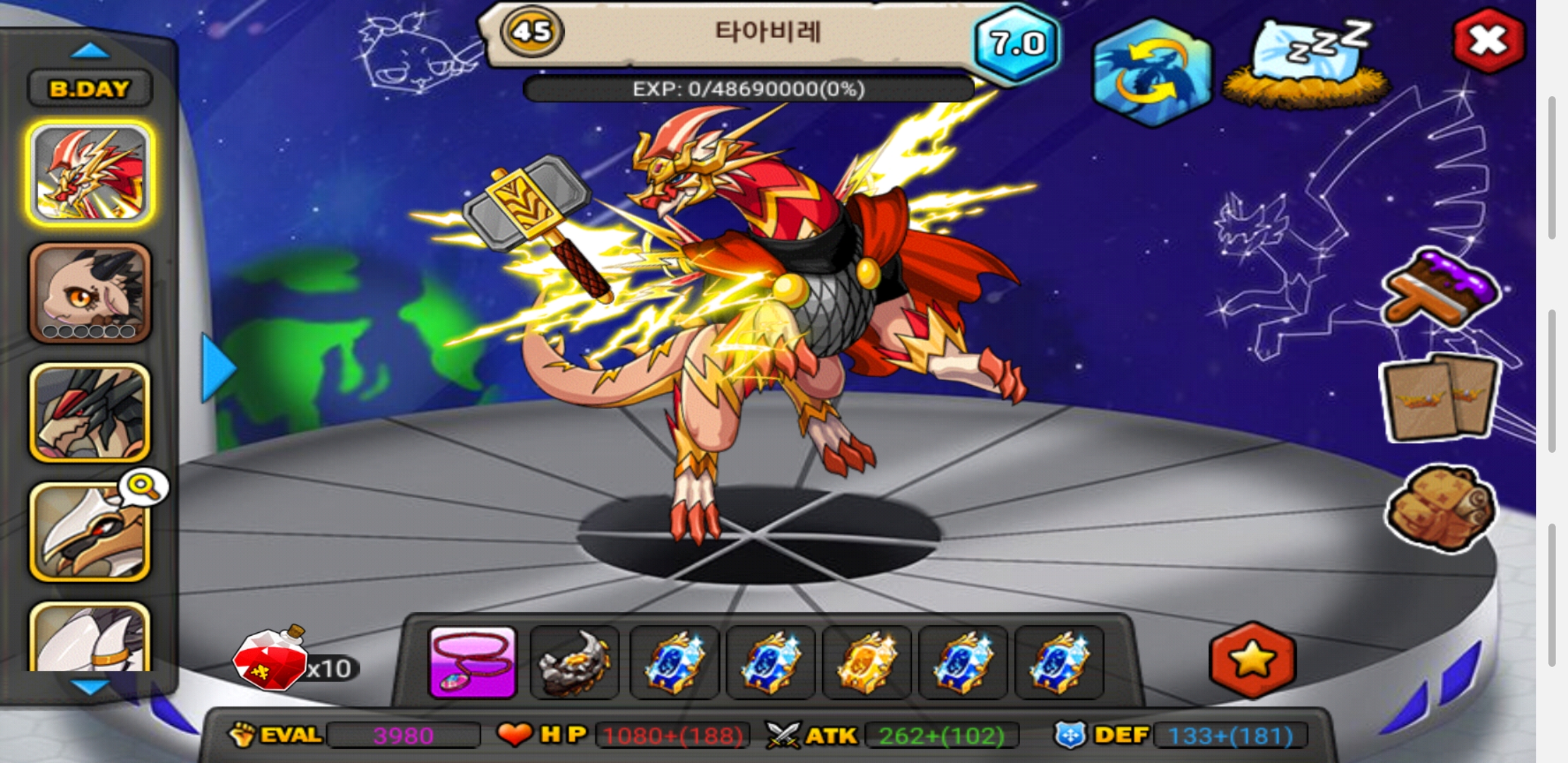This screenshot has height=763, width=1568.
Task: Open the sack and scroll icon
Action: tap(1441, 507)
